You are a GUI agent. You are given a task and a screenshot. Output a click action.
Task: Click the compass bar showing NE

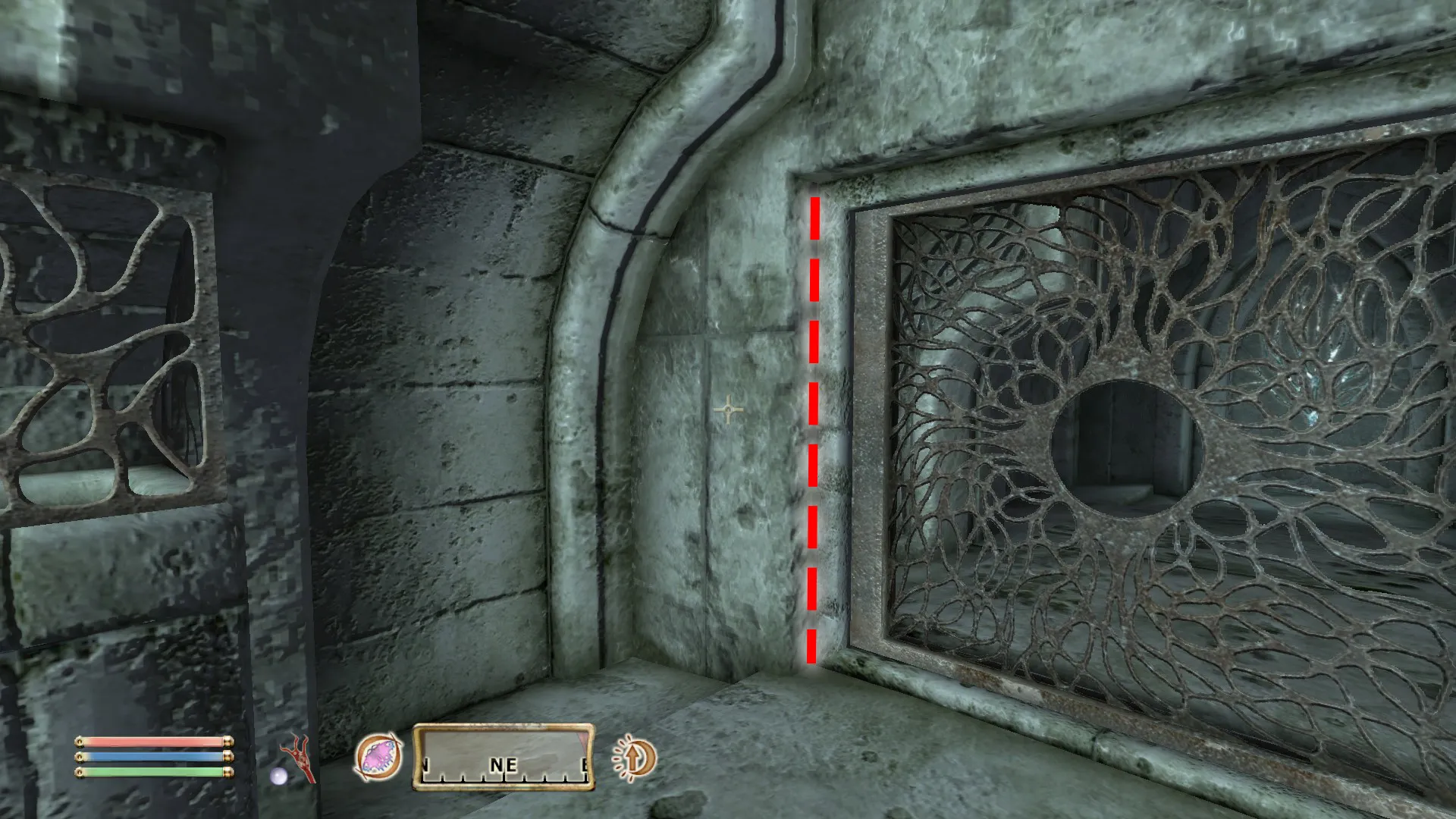coord(504,757)
